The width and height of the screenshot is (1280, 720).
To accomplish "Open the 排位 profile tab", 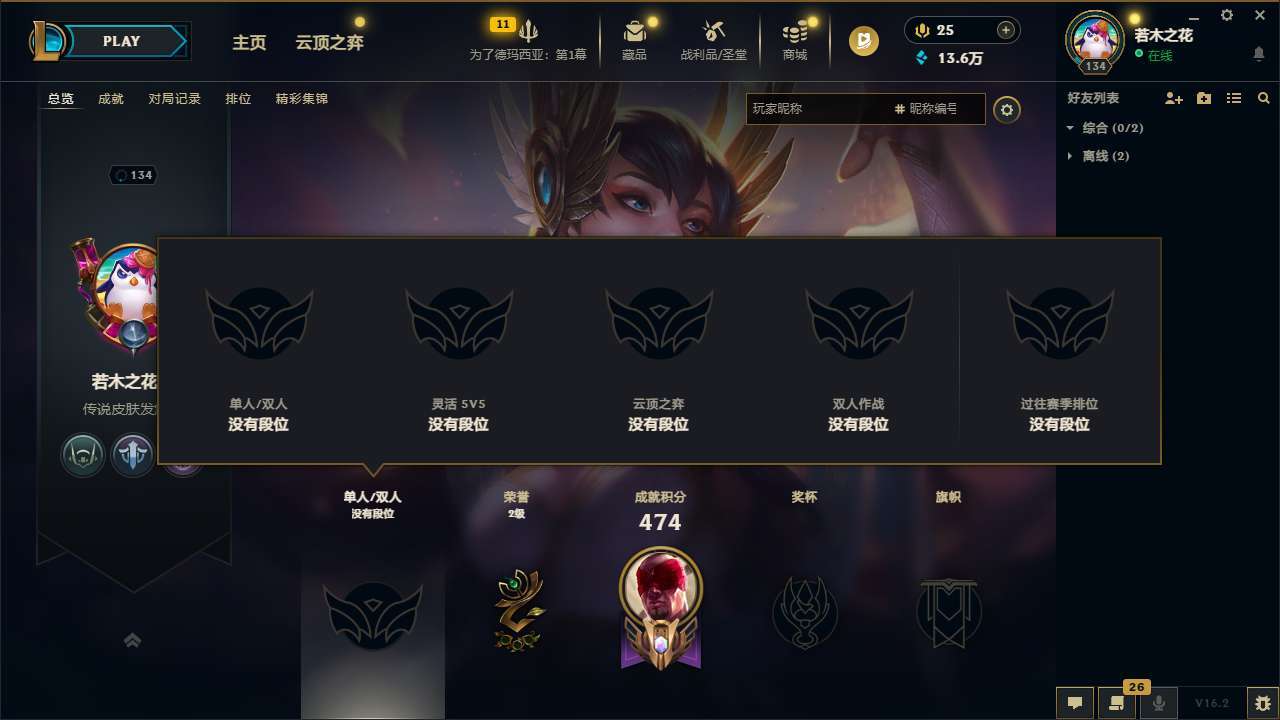I will coord(238,98).
